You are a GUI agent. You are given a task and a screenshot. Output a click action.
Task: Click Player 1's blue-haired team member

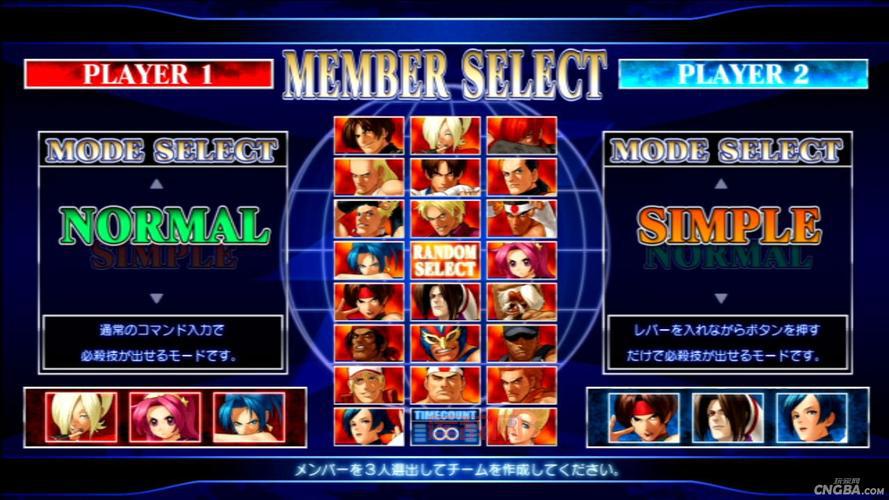[x=248, y=417]
